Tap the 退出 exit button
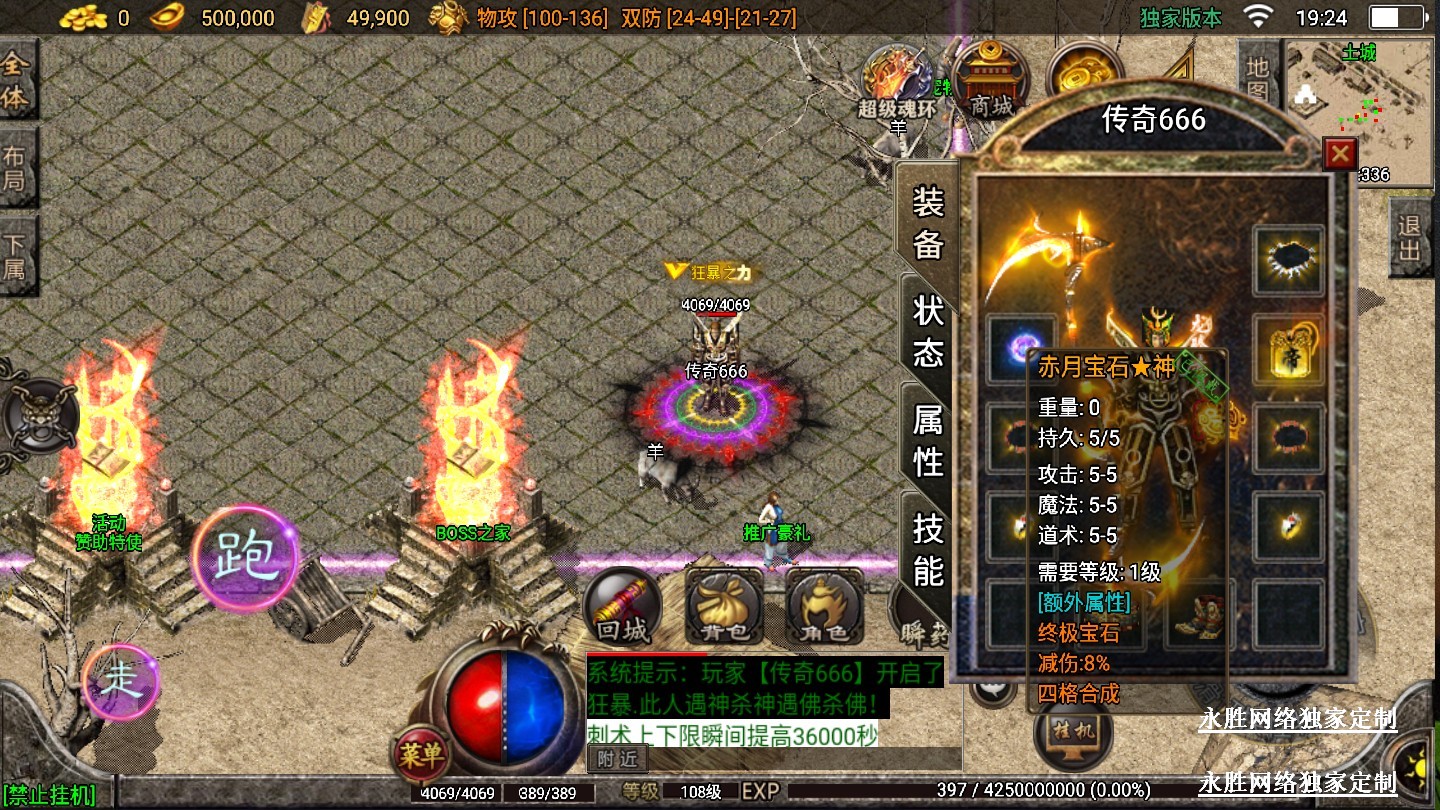Viewport: 1440px width, 810px height. pos(1411,237)
